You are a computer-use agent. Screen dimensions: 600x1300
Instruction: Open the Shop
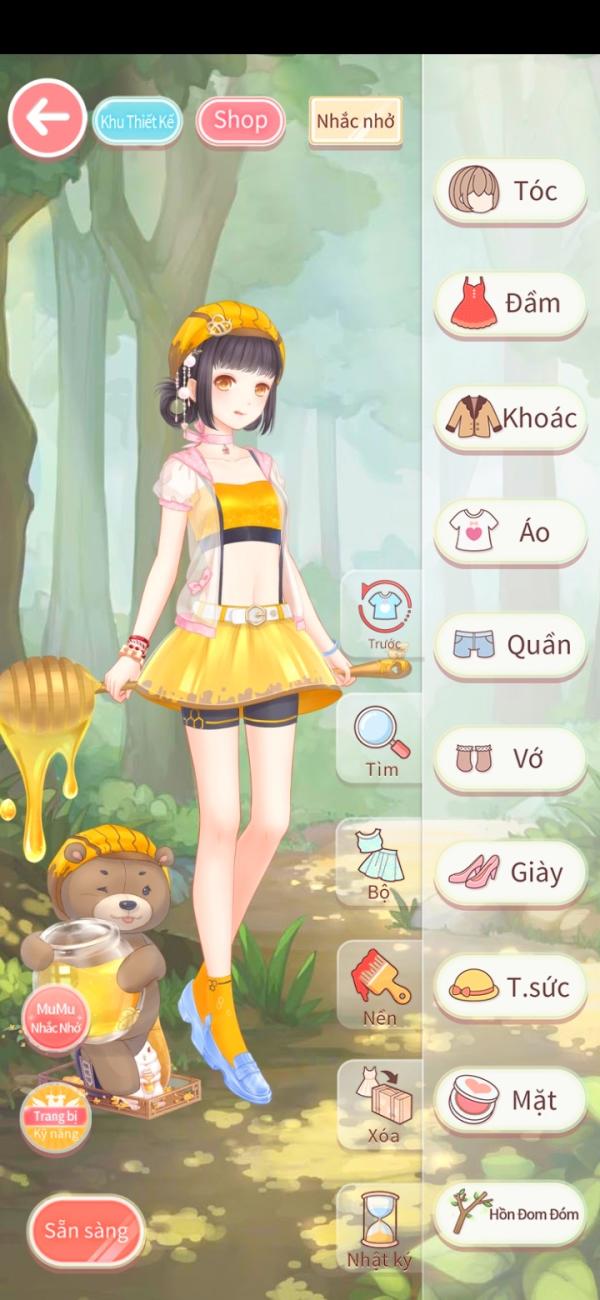click(240, 121)
